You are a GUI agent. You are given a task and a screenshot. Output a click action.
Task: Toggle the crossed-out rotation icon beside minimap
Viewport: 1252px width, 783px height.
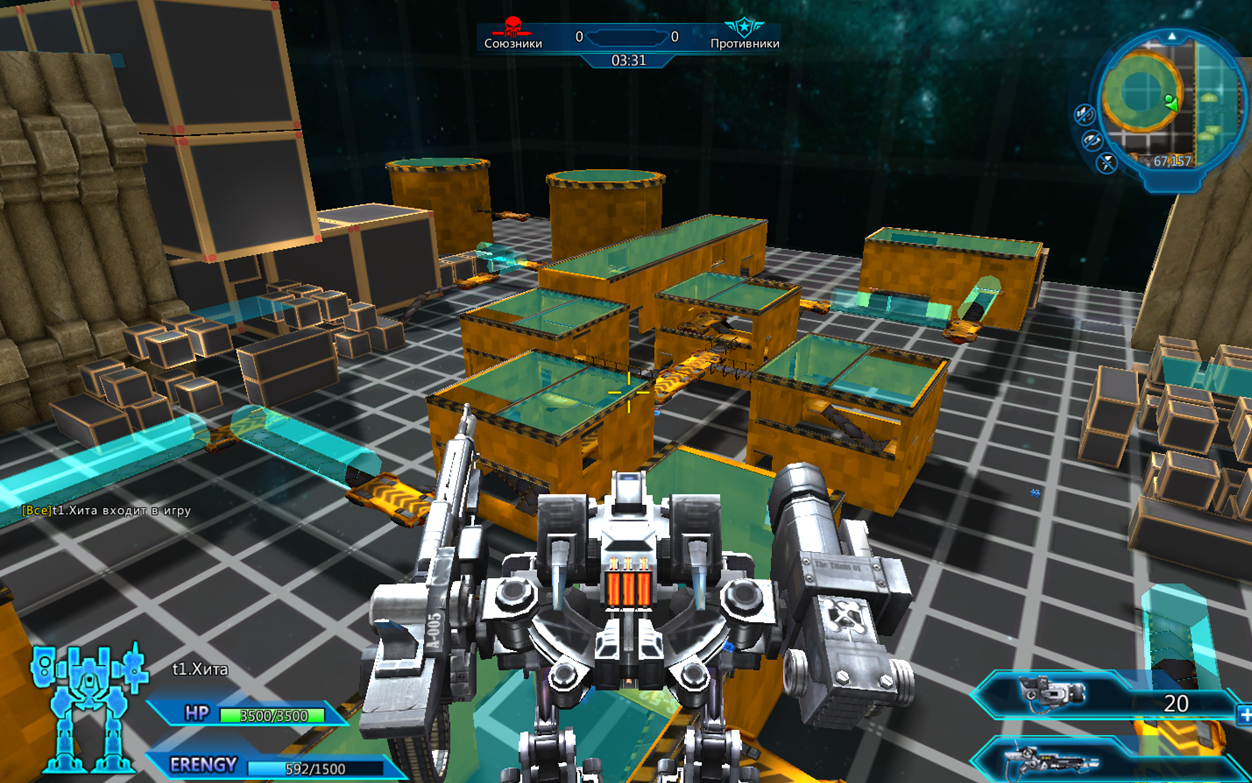[x=1093, y=141]
